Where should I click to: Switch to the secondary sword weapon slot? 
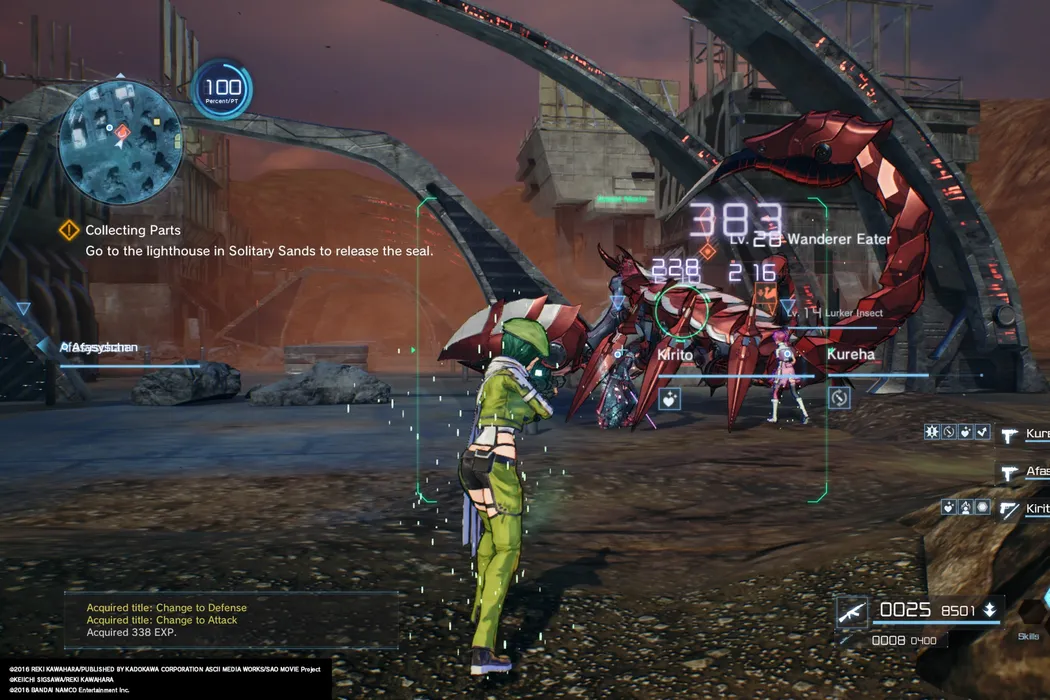coord(851,639)
